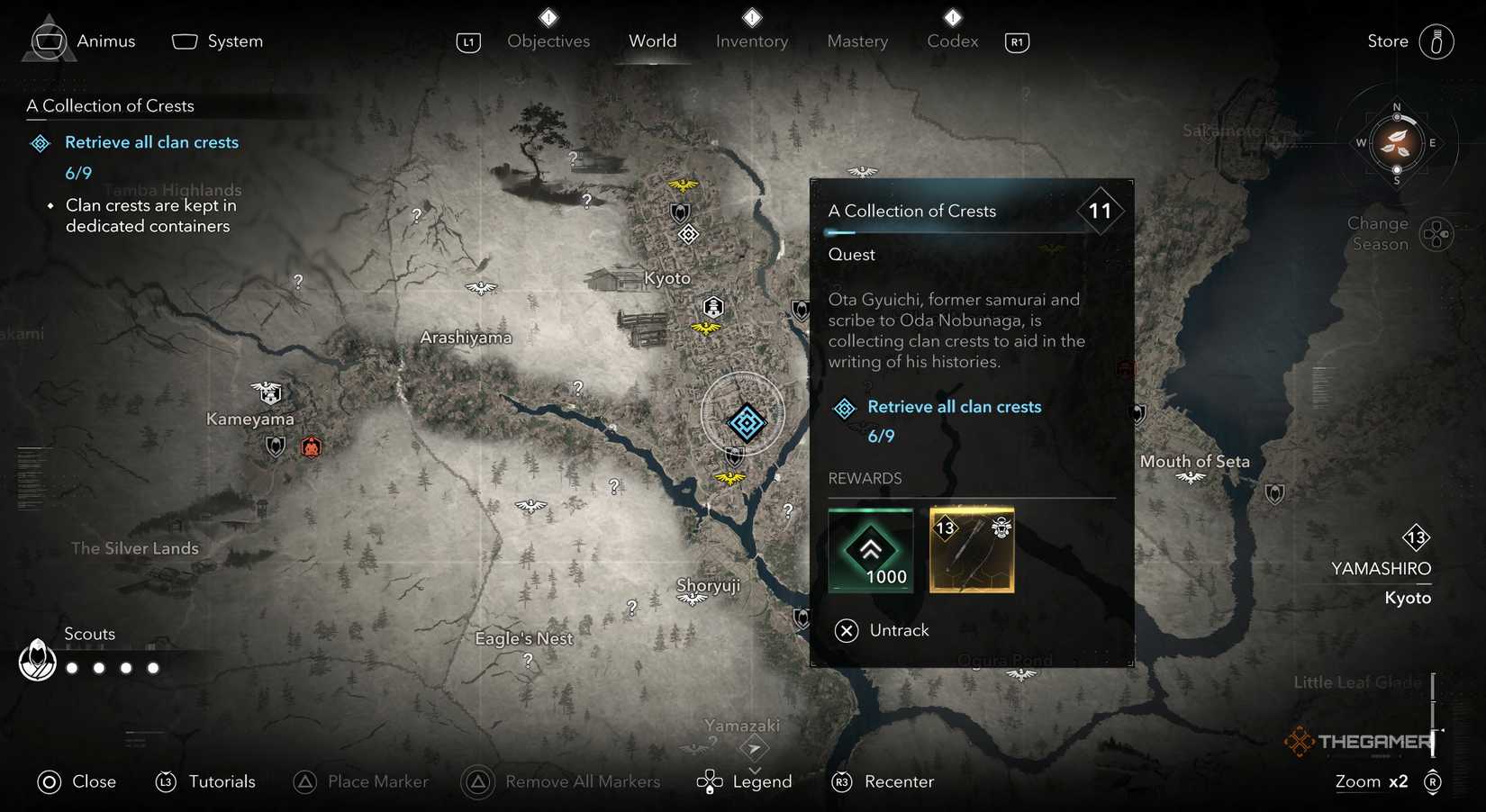Click the compass rose in the corner

pos(1397,144)
